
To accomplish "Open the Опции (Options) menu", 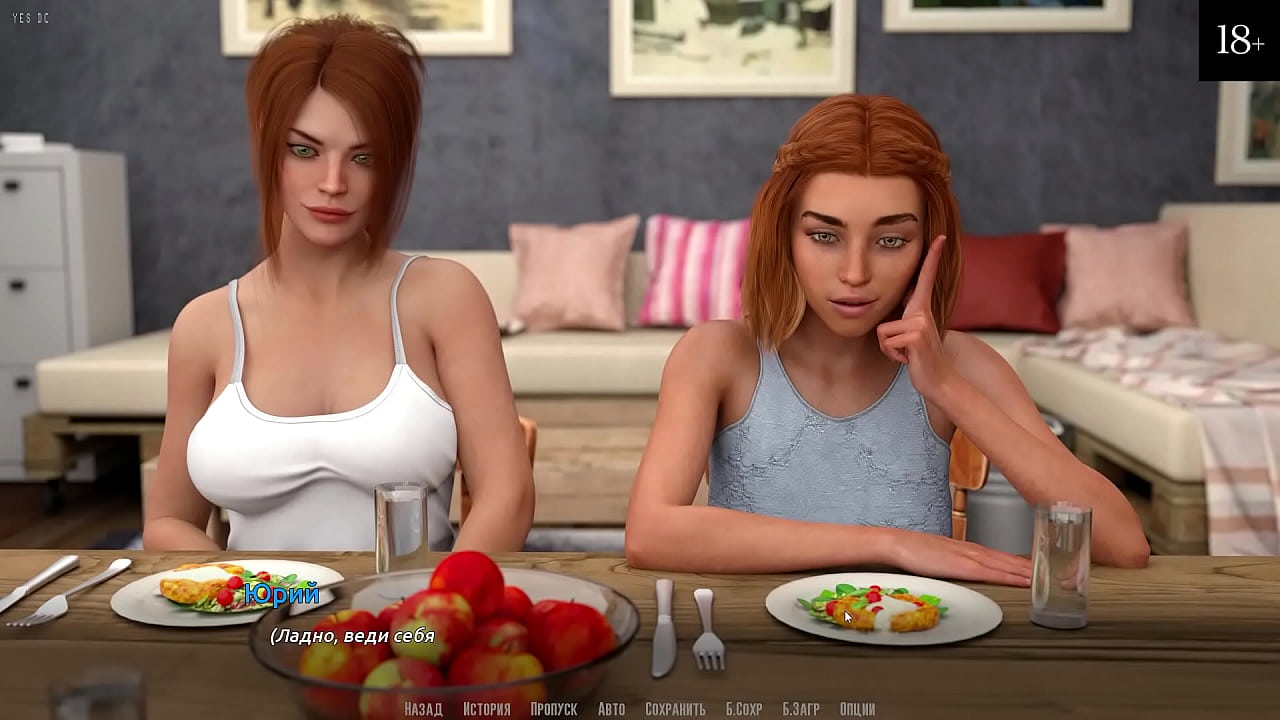I will (x=857, y=709).
